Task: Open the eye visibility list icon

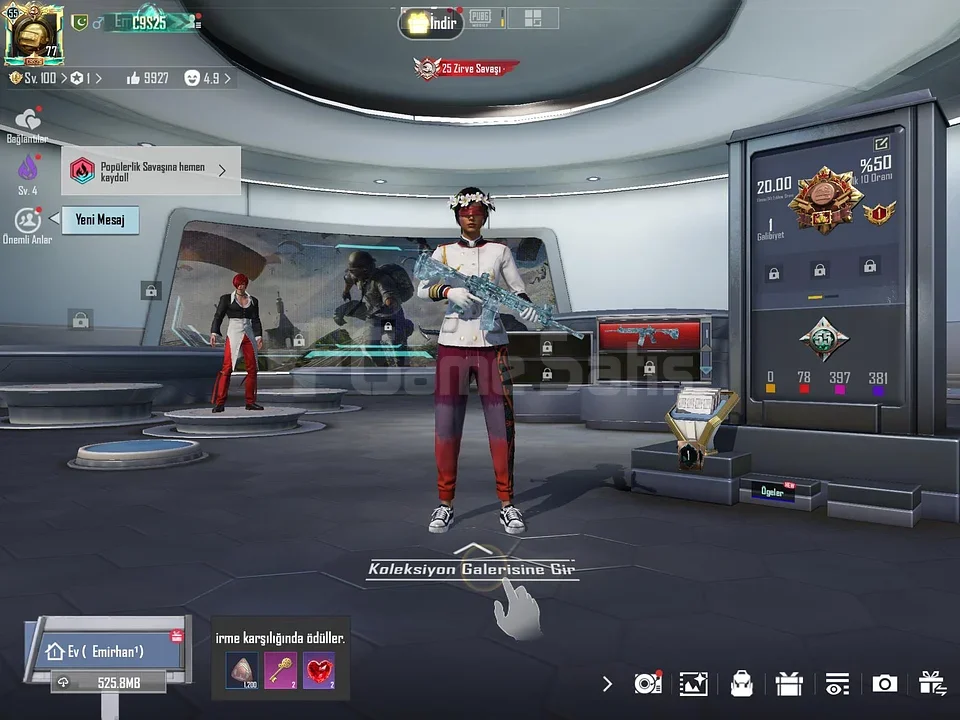Action: click(x=837, y=684)
